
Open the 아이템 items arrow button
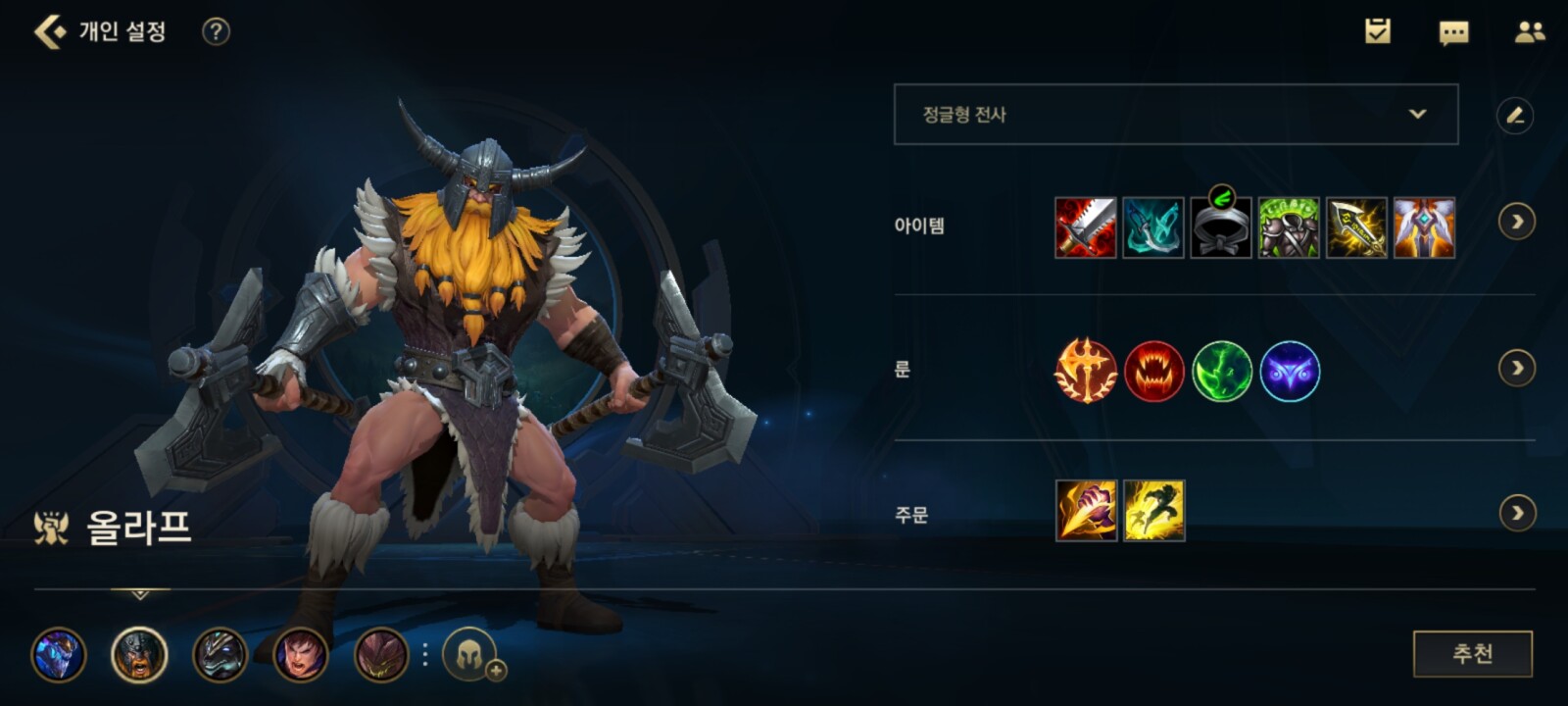click(1517, 223)
